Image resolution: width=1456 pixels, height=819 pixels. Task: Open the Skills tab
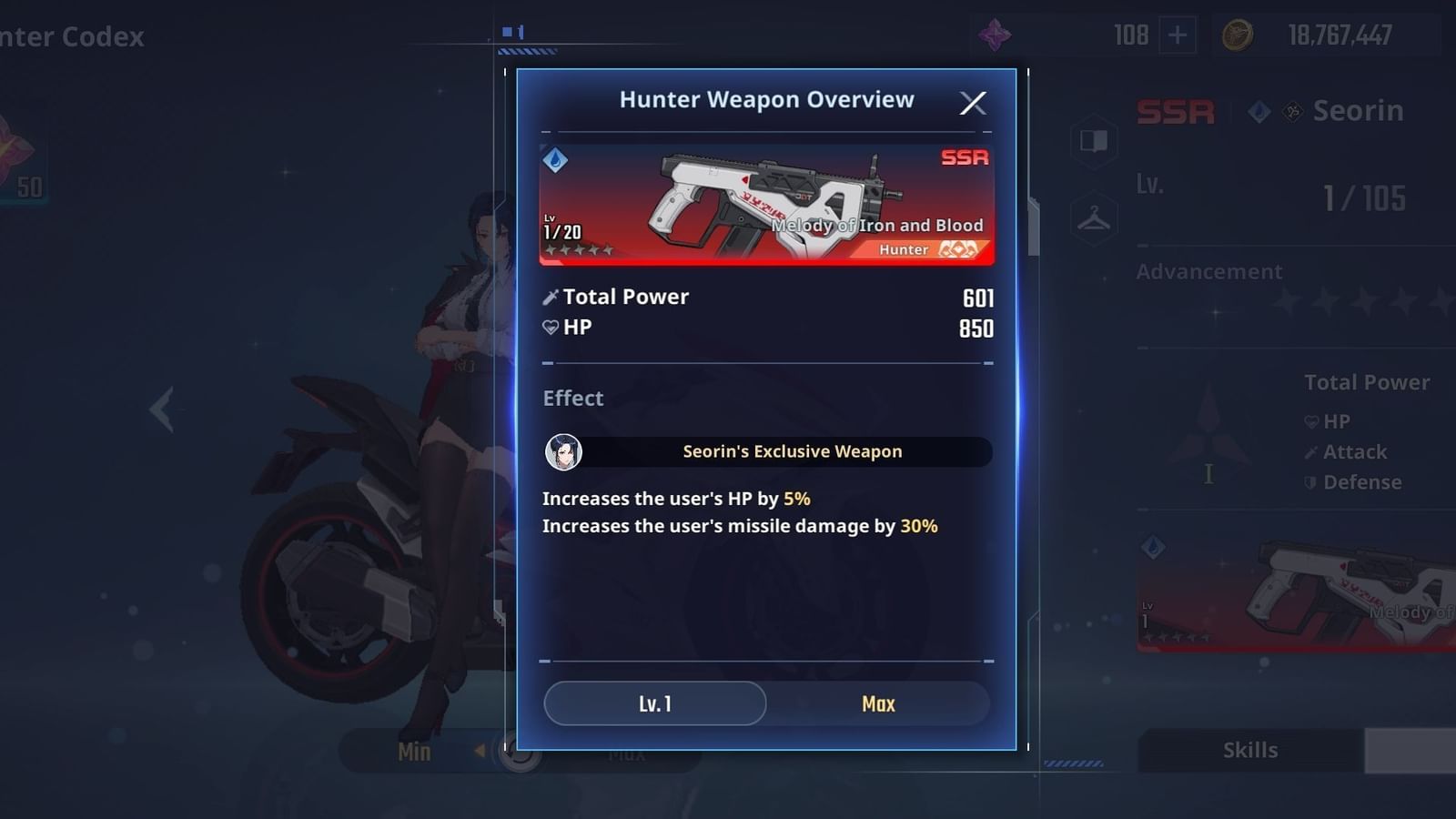click(x=1250, y=750)
